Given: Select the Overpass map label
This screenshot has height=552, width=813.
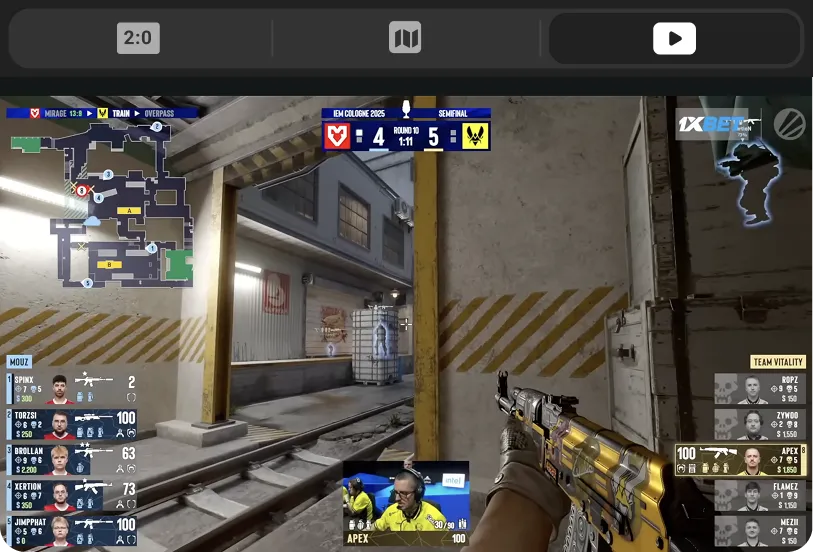Looking at the screenshot, I should pos(159,114).
